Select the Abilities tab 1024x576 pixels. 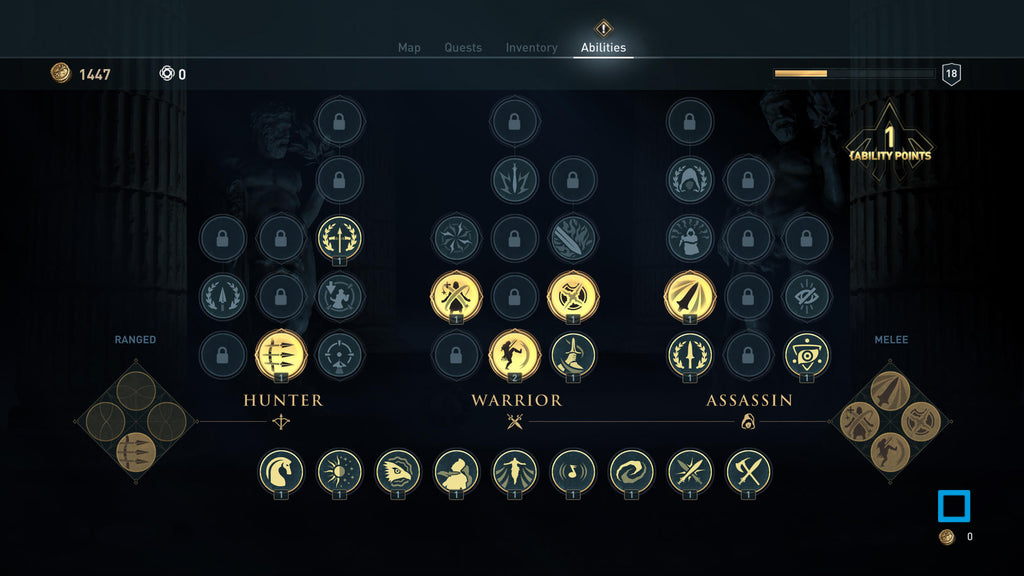pyautogui.click(x=603, y=48)
